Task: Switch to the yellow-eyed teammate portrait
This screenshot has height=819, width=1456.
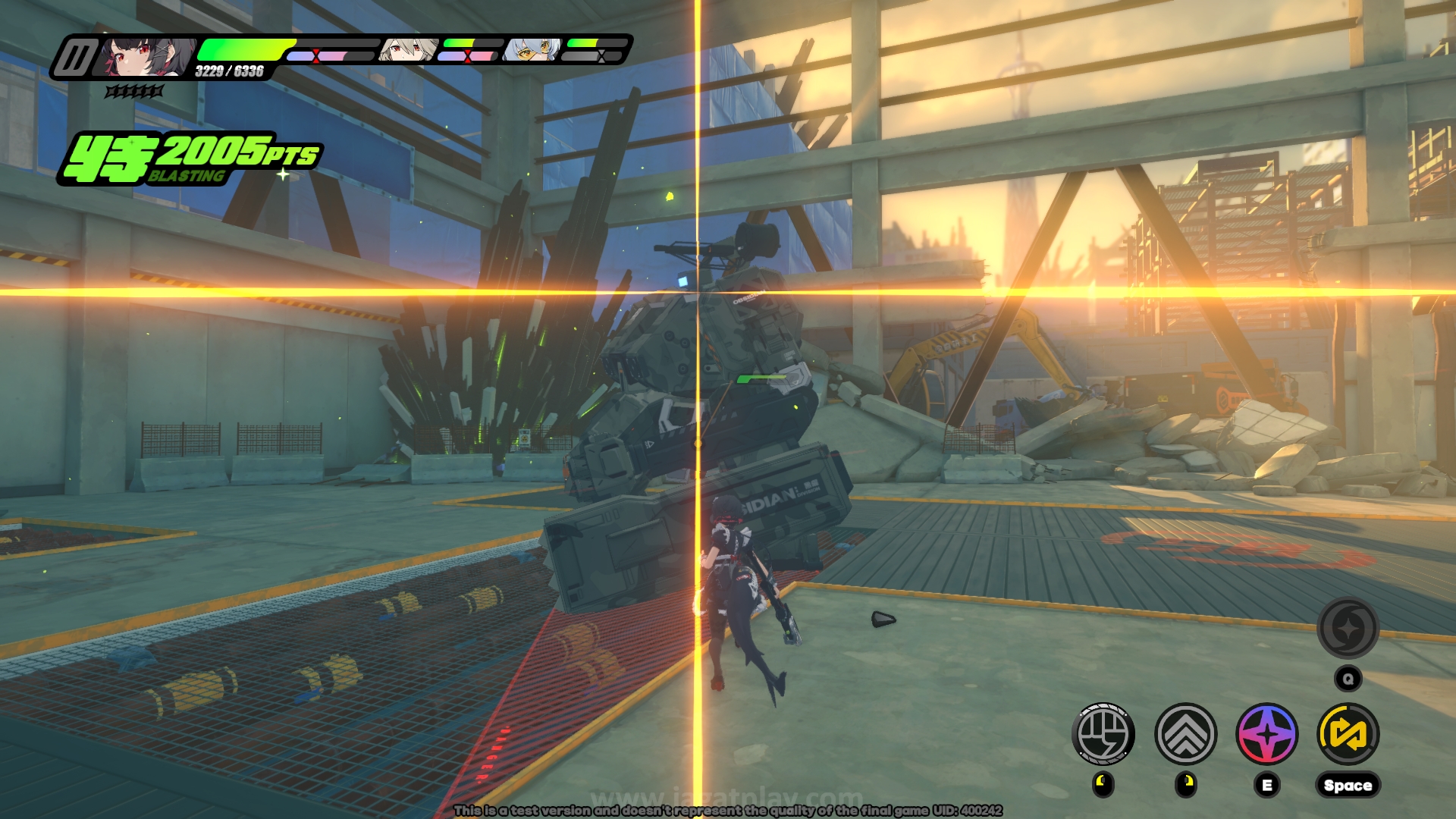Action: (x=532, y=51)
